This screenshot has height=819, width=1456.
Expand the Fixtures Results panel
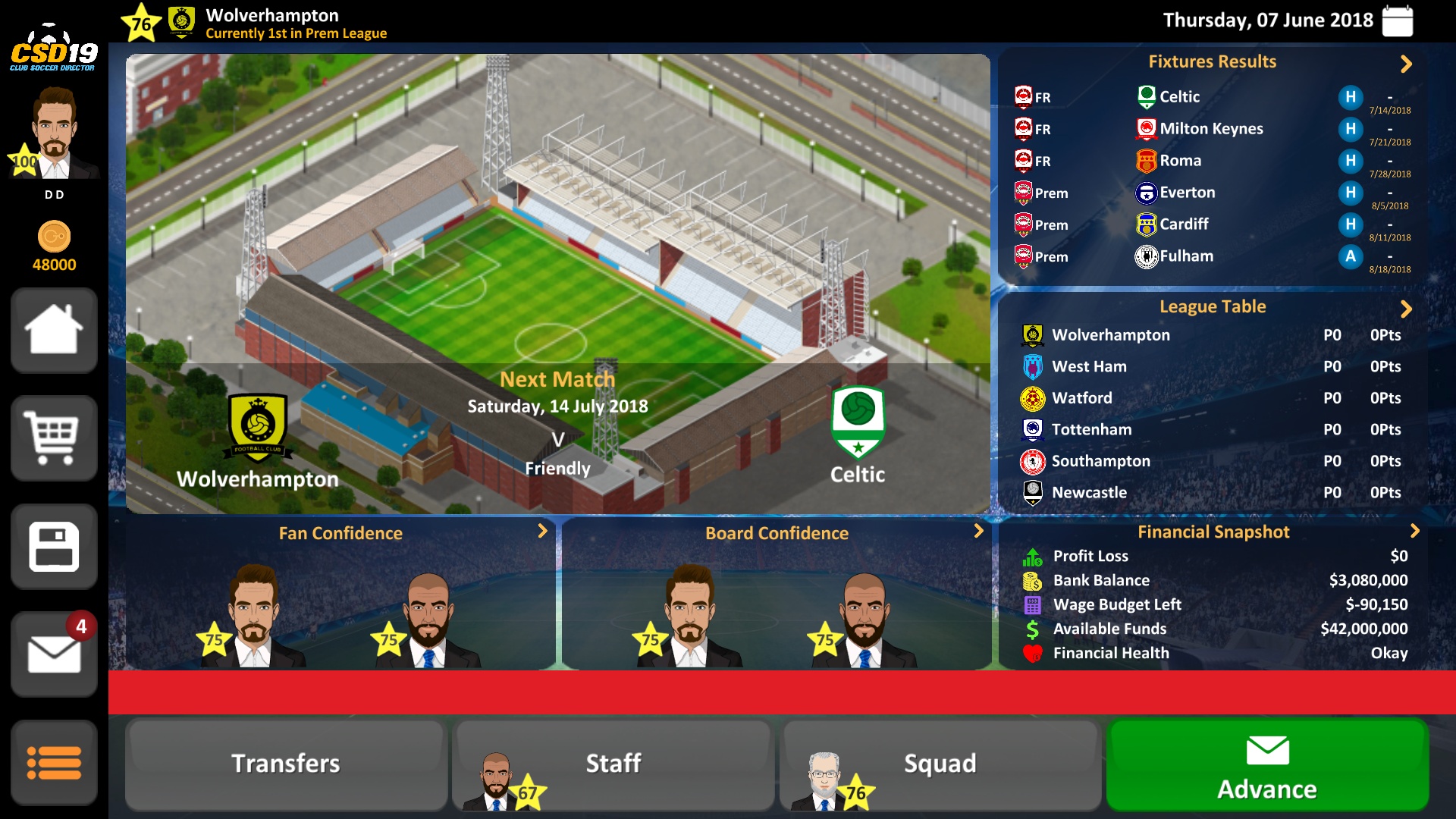pyautogui.click(x=1406, y=64)
